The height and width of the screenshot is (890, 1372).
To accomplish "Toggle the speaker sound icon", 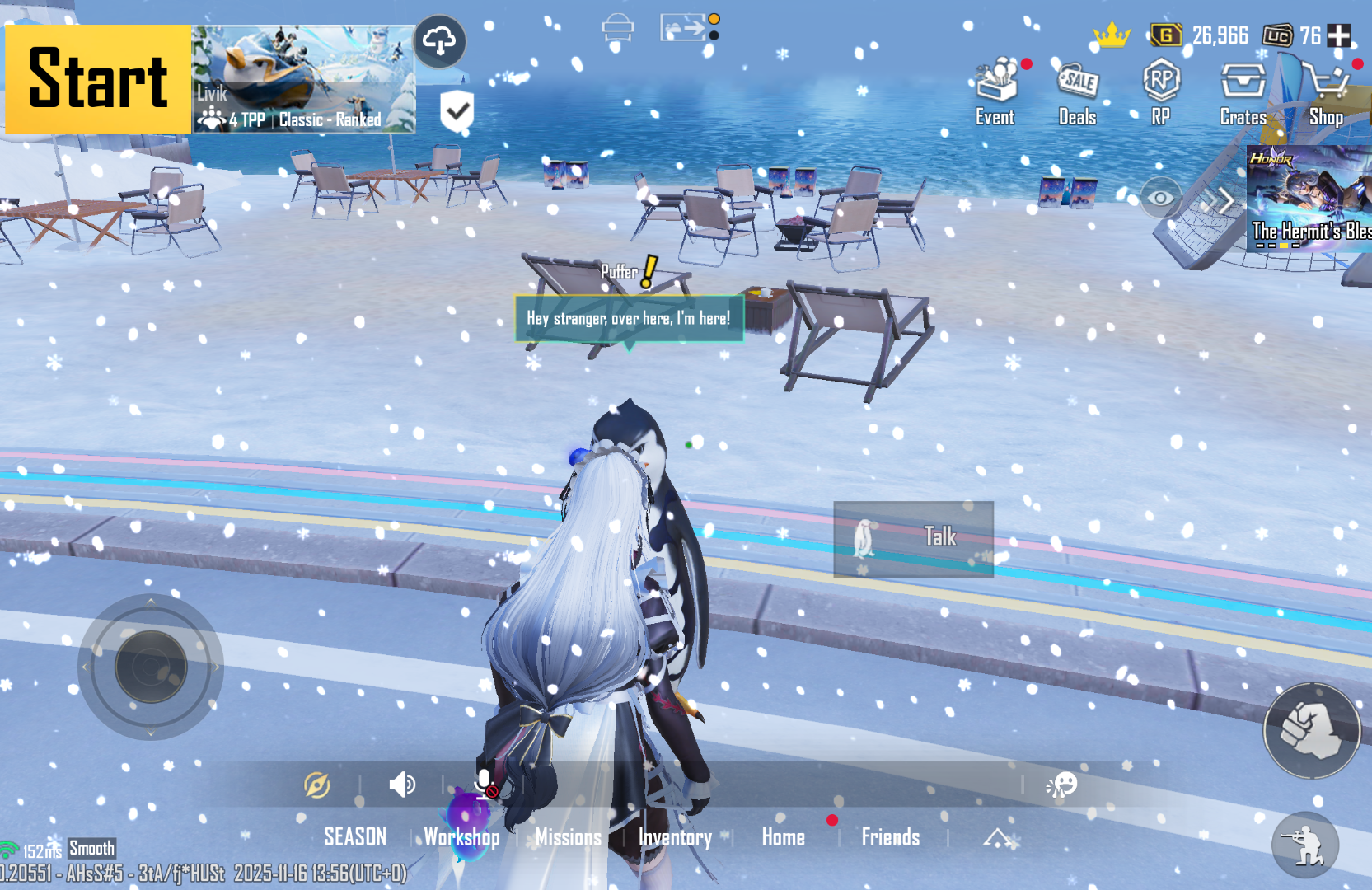I will 402,785.
